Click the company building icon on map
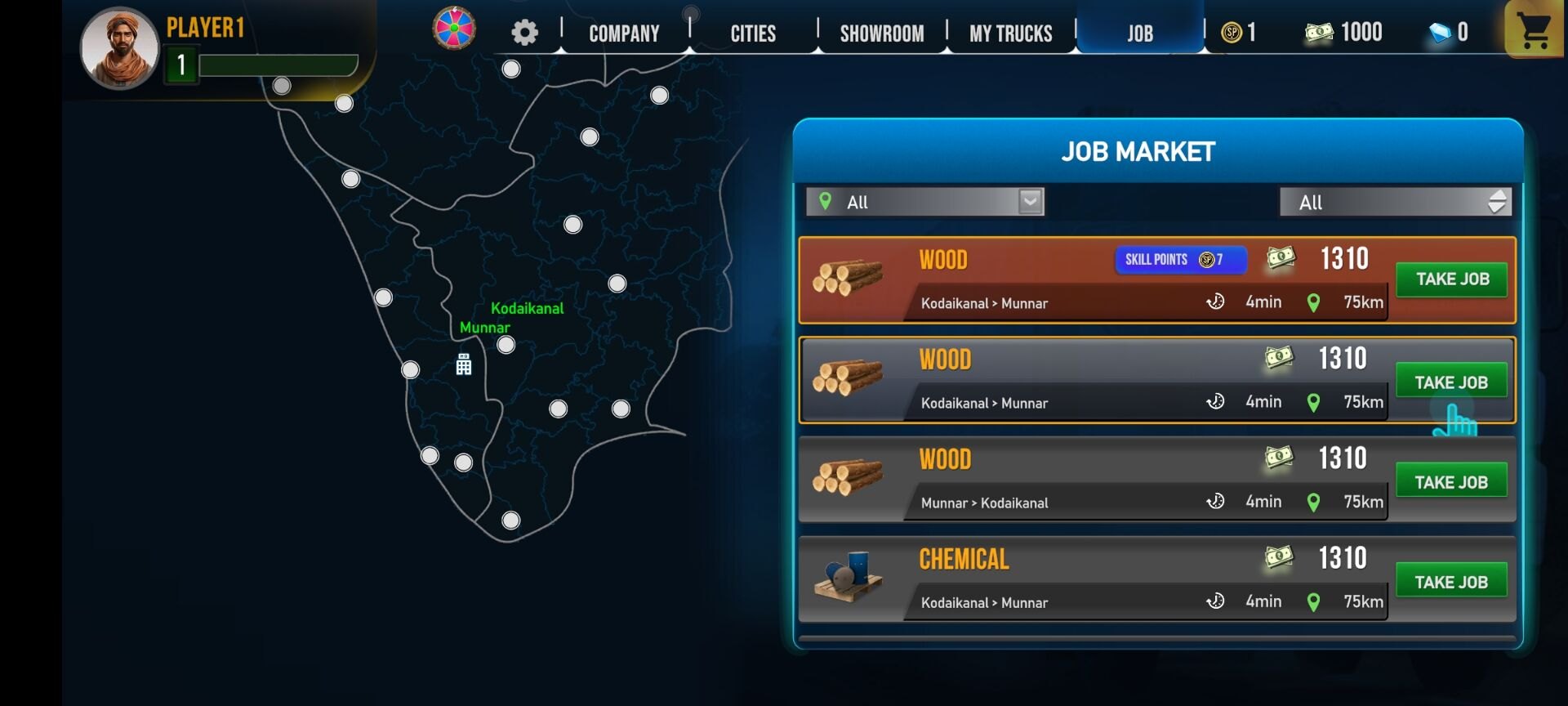Image resolution: width=1568 pixels, height=706 pixels. pos(464,364)
